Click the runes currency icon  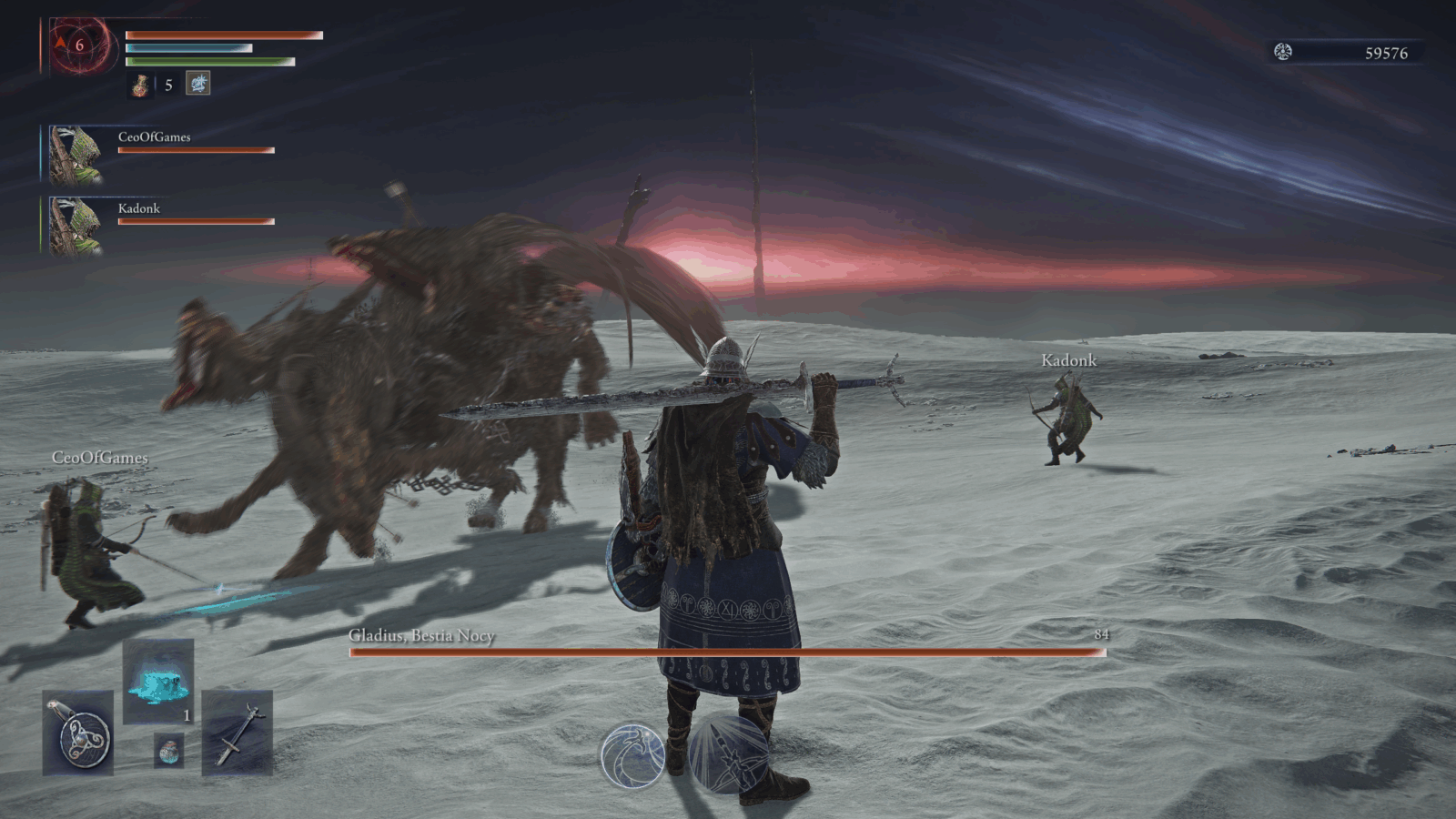click(1283, 52)
